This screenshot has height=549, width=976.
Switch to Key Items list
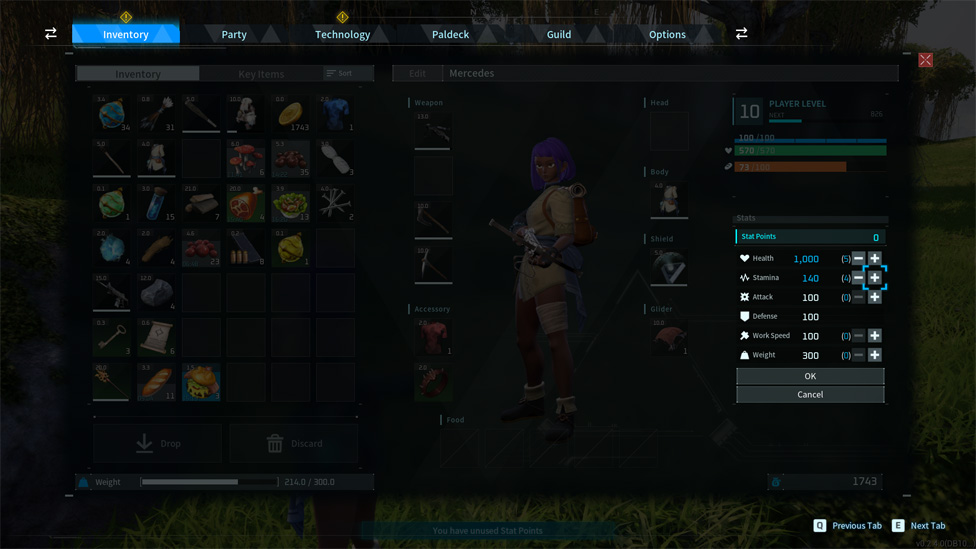261,74
